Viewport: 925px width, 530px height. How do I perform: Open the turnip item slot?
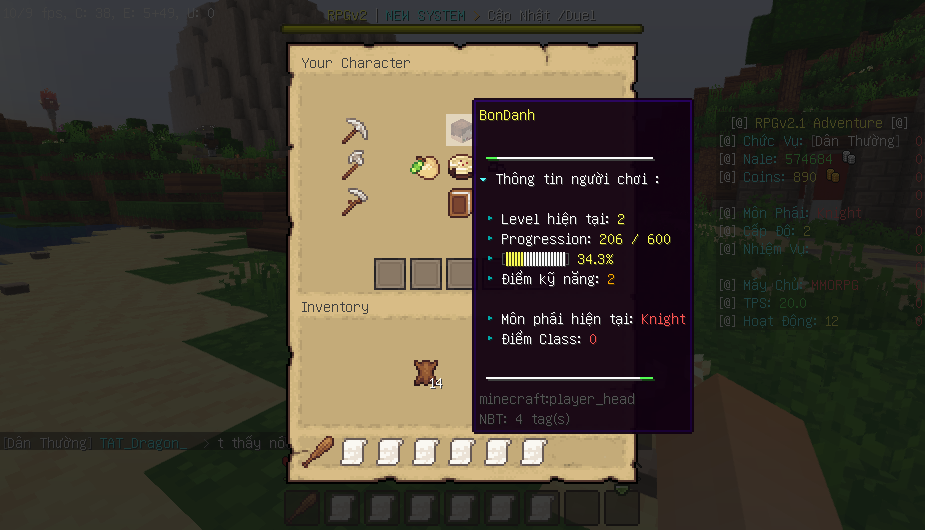(426, 167)
